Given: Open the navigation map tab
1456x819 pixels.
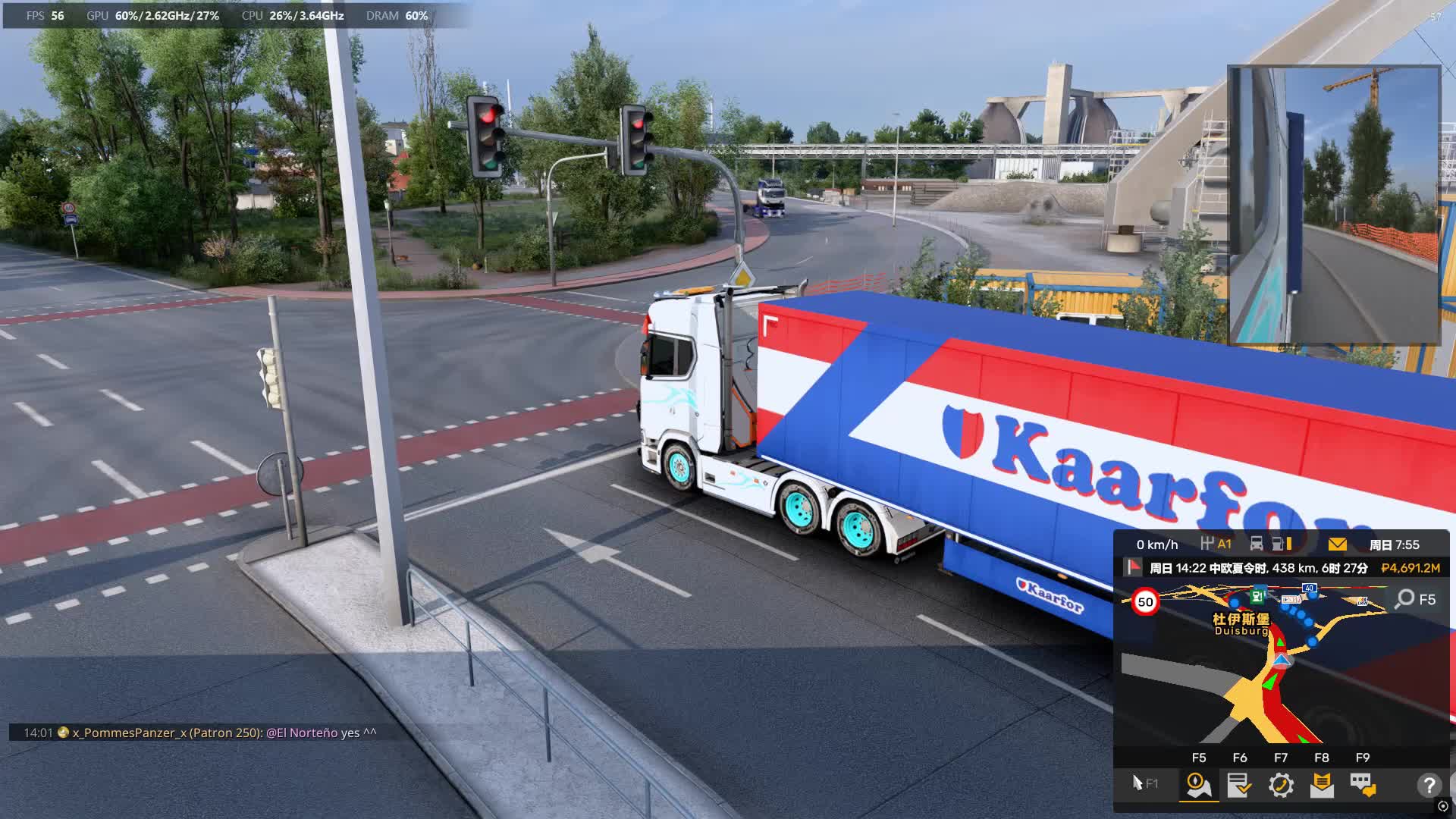Looking at the screenshot, I should (x=1198, y=785).
